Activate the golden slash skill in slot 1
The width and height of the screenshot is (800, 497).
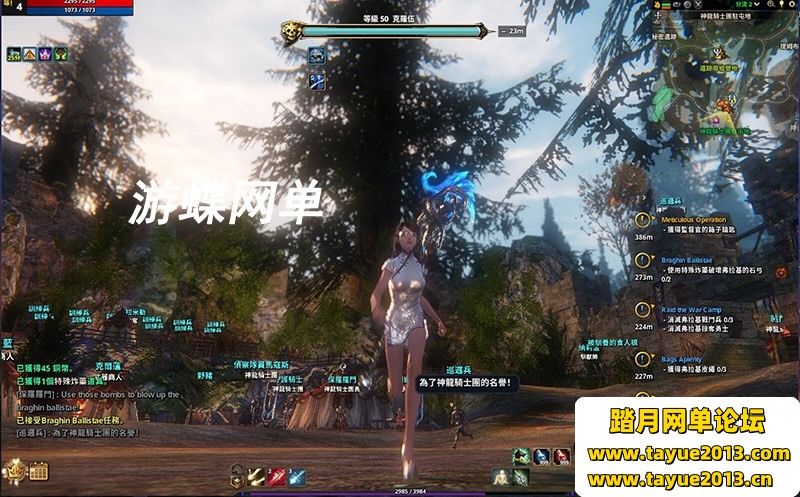point(257,477)
